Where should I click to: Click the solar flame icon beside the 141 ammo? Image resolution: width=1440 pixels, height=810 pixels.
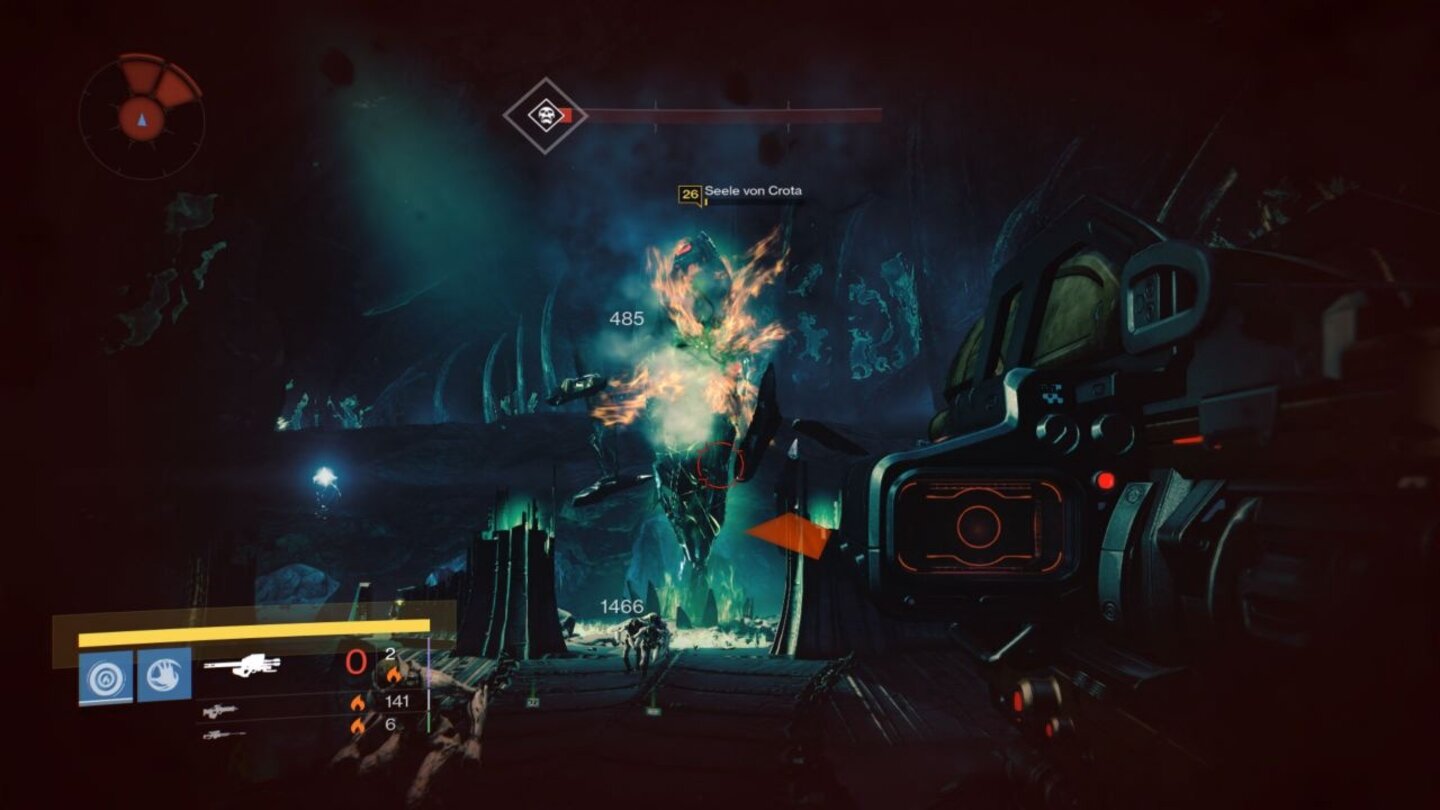tap(360, 704)
